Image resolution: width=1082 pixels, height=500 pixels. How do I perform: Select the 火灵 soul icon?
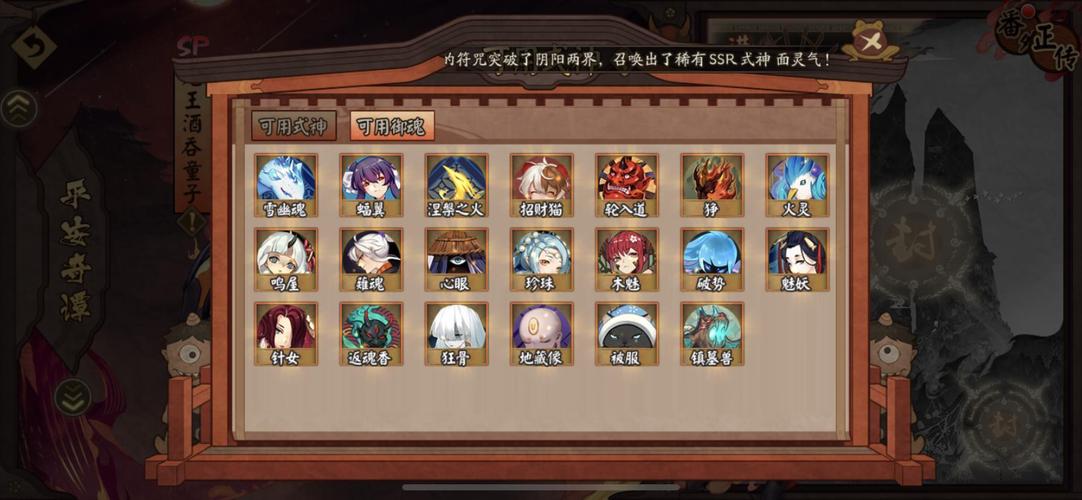coord(797,180)
